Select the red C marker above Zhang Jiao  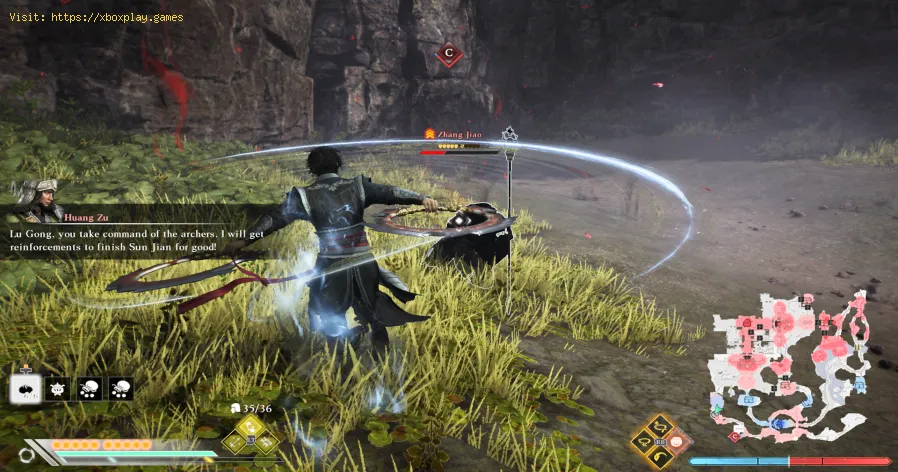pyautogui.click(x=449, y=53)
